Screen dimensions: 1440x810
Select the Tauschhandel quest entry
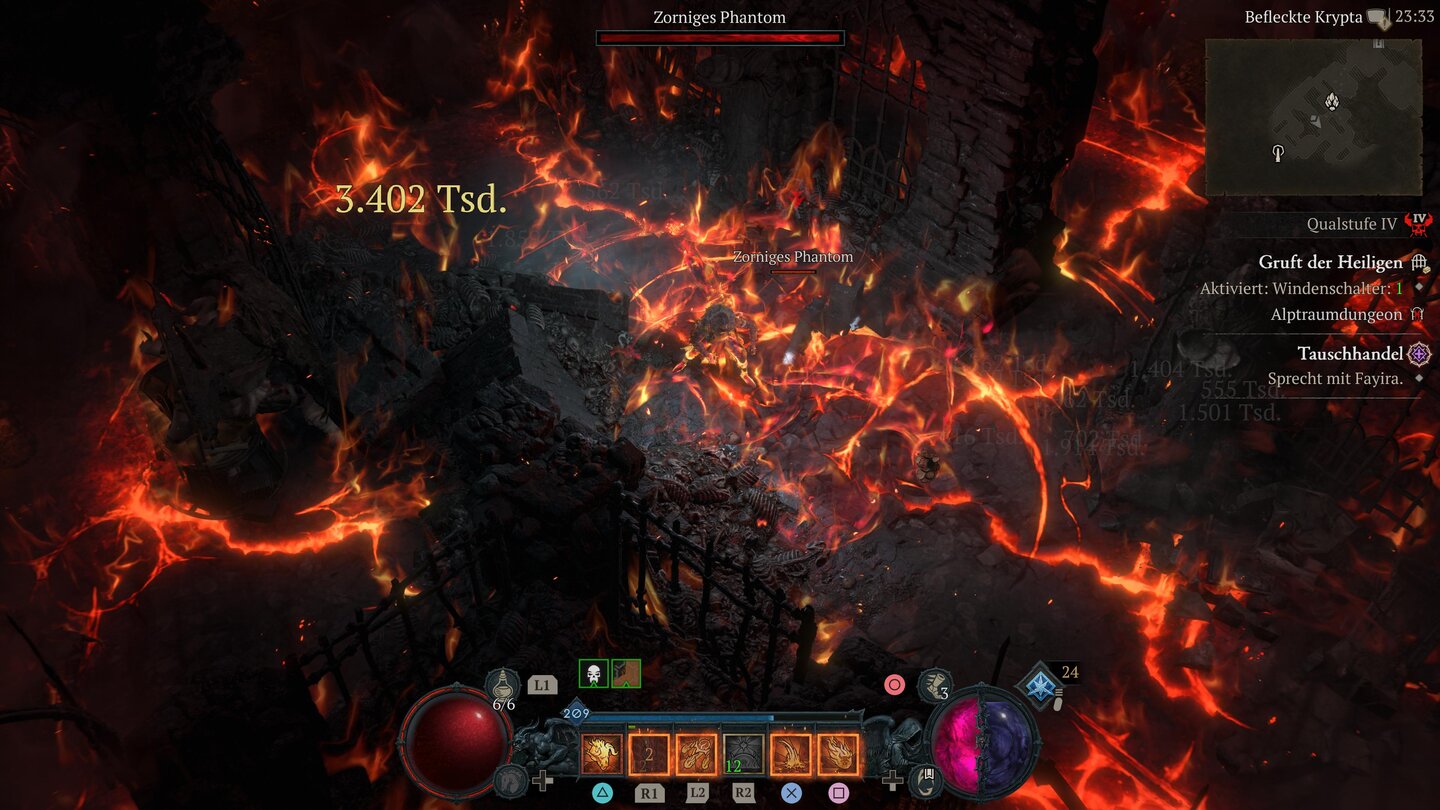[x=1350, y=354]
